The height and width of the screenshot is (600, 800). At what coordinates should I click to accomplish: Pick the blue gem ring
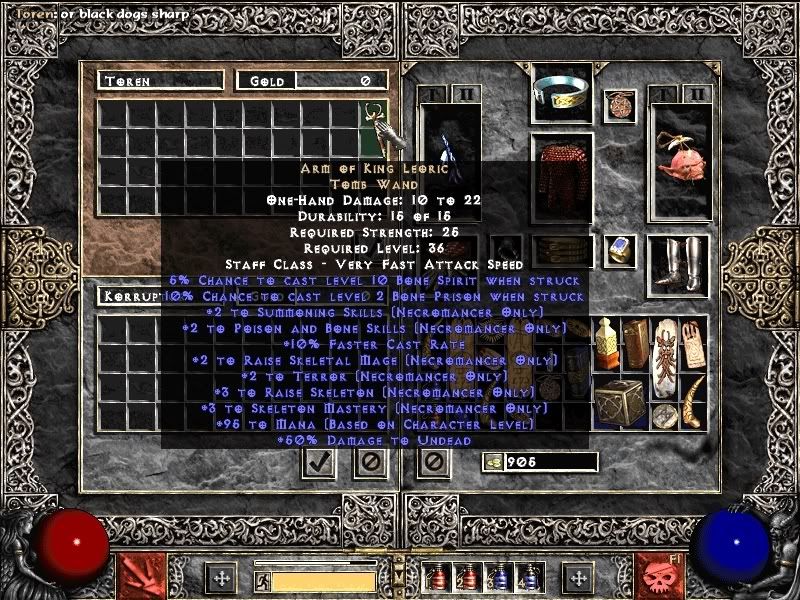pyautogui.click(x=619, y=250)
